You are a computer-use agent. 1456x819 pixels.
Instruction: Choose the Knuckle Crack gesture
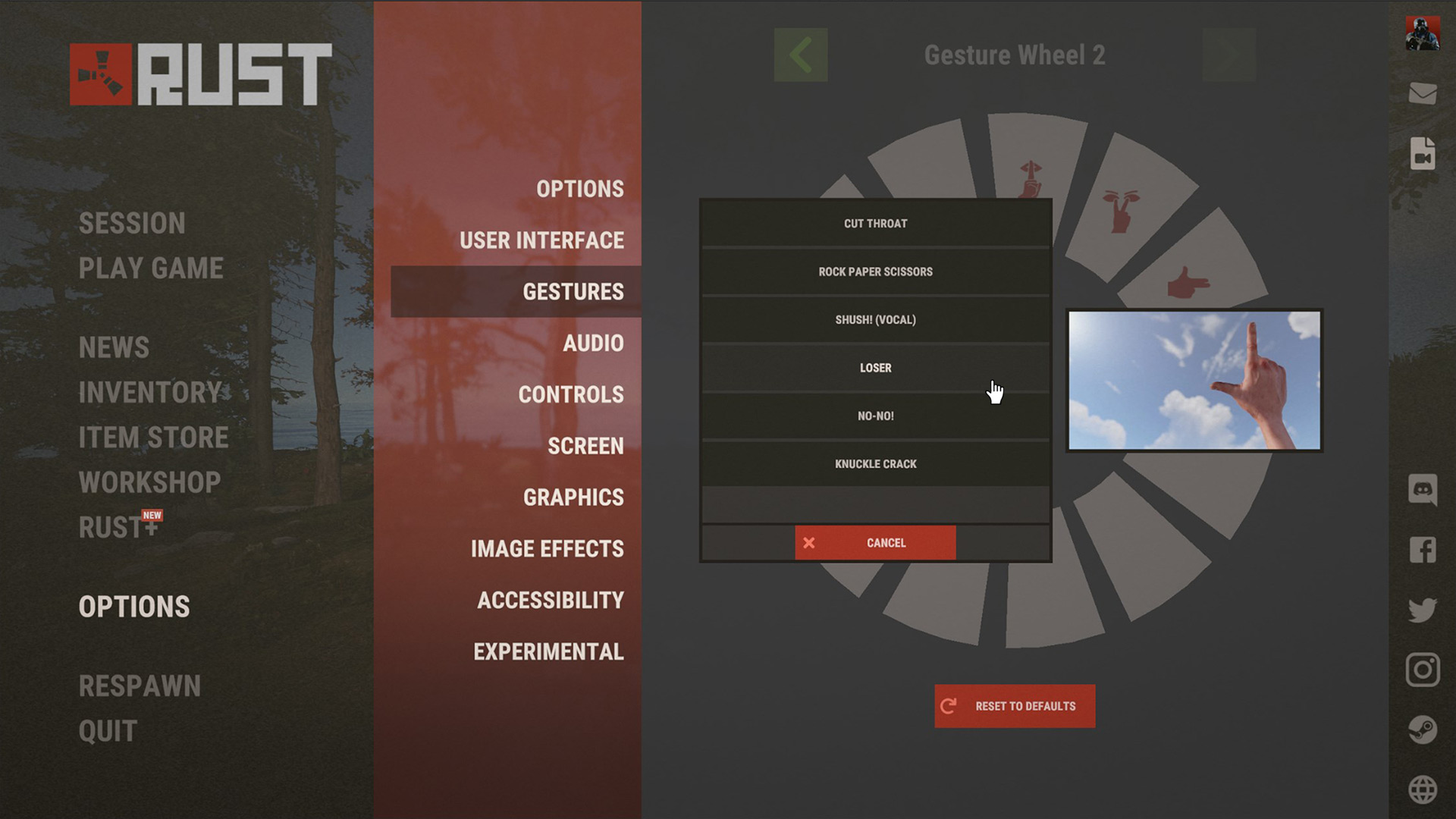tap(875, 464)
